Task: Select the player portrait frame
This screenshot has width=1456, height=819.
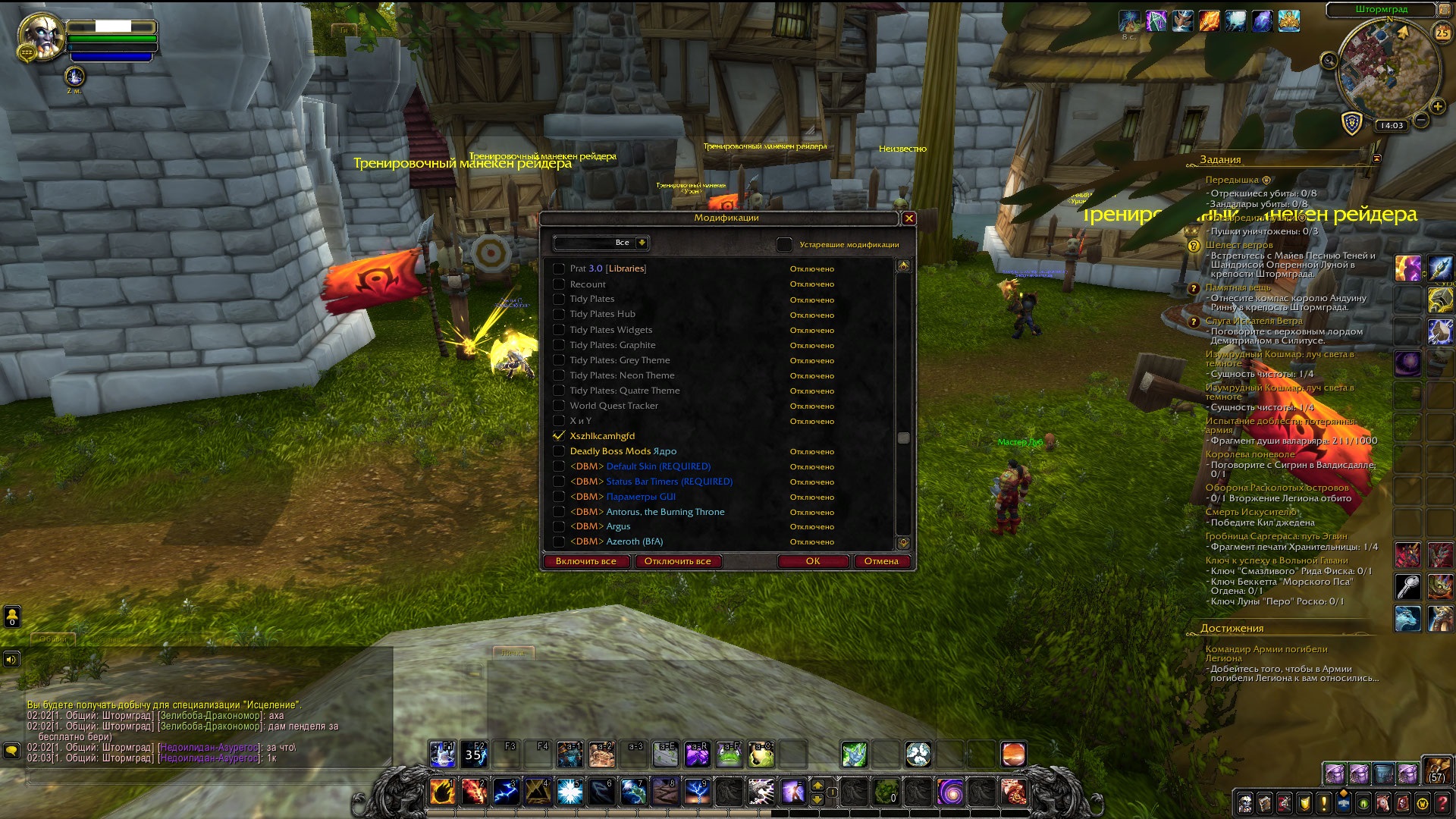Action: pyautogui.click(x=42, y=36)
